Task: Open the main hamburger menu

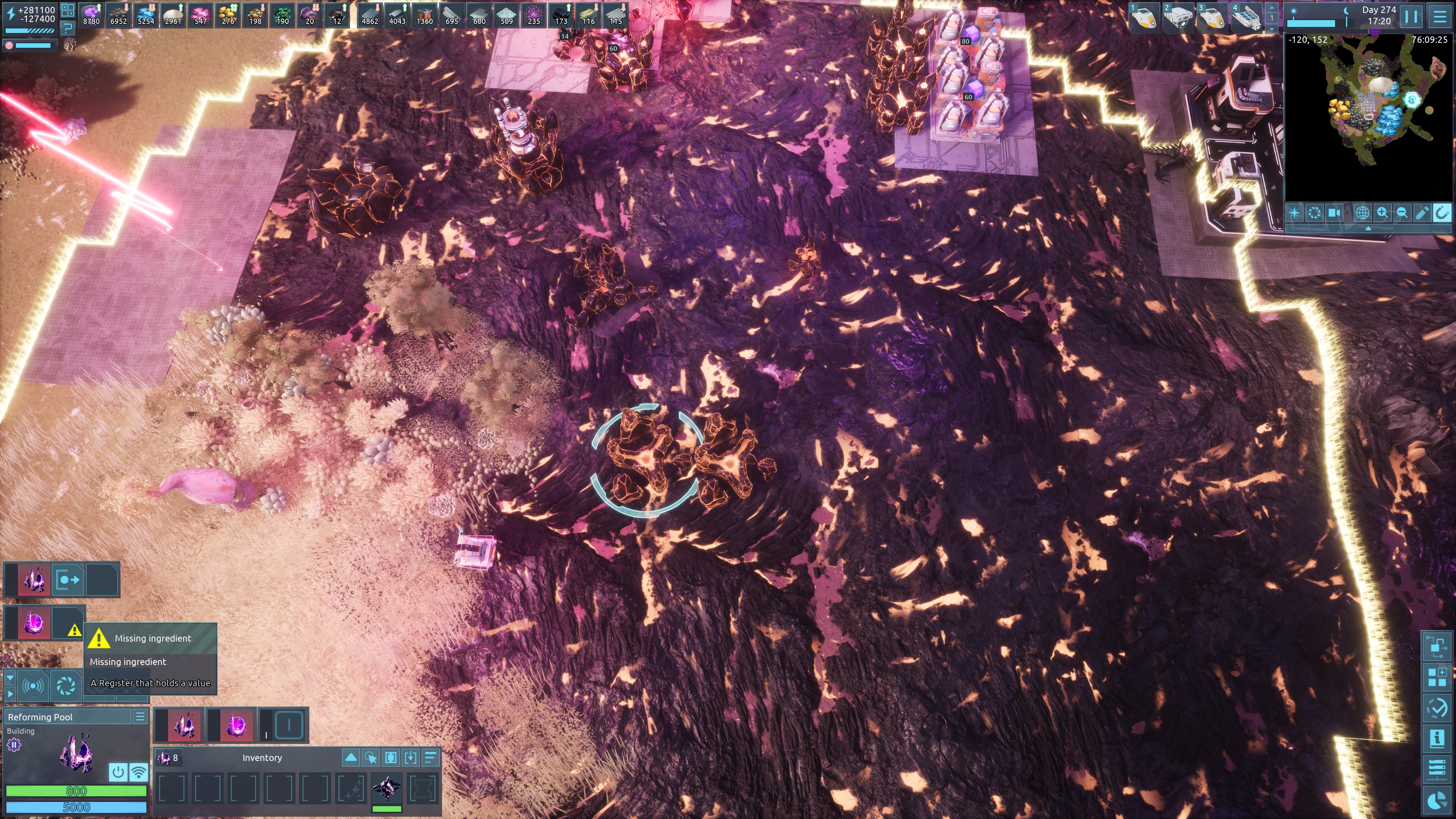Action: point(1440,16)
